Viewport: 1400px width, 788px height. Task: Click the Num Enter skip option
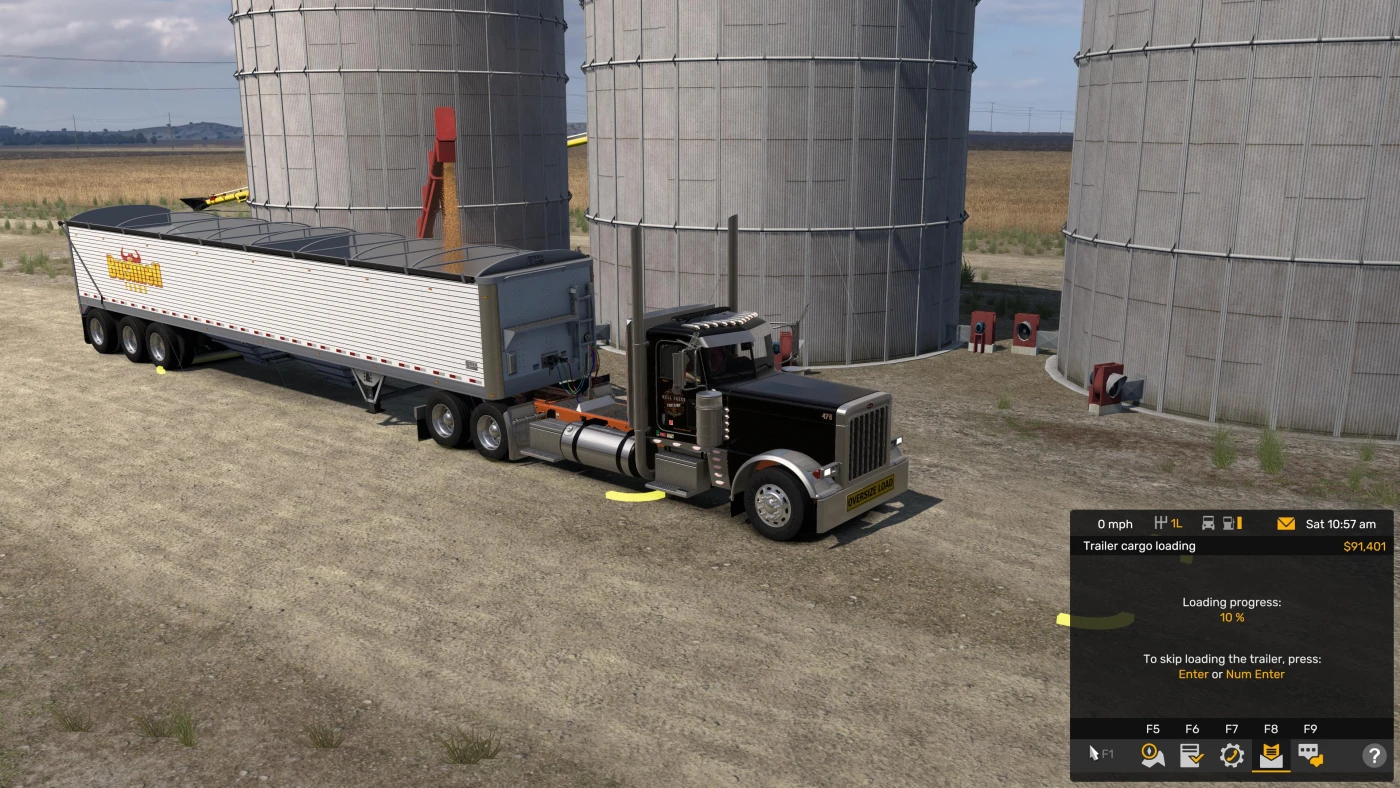pos(1255,674)
